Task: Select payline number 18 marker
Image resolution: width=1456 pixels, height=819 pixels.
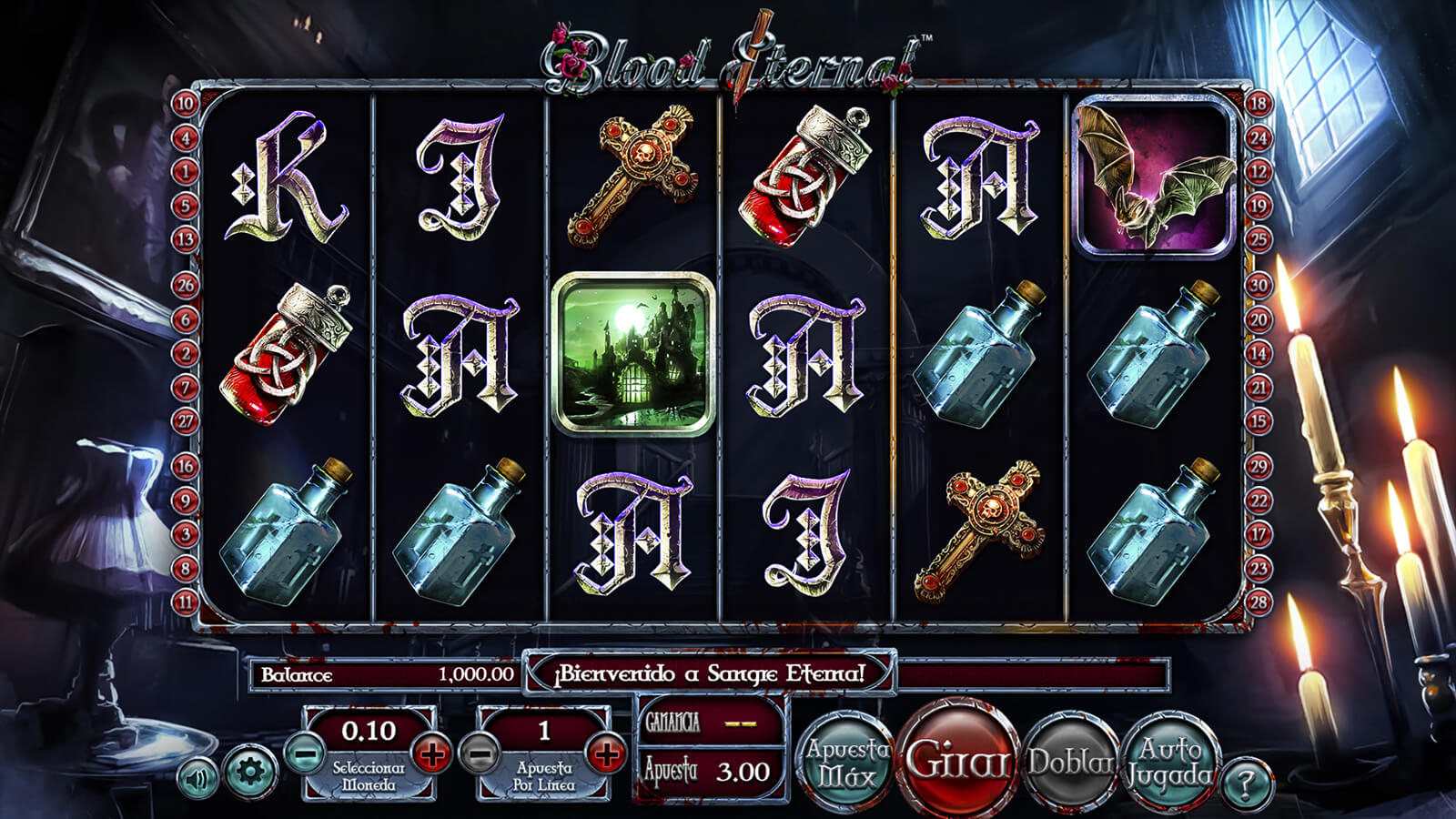Action: pos(1259,104)
